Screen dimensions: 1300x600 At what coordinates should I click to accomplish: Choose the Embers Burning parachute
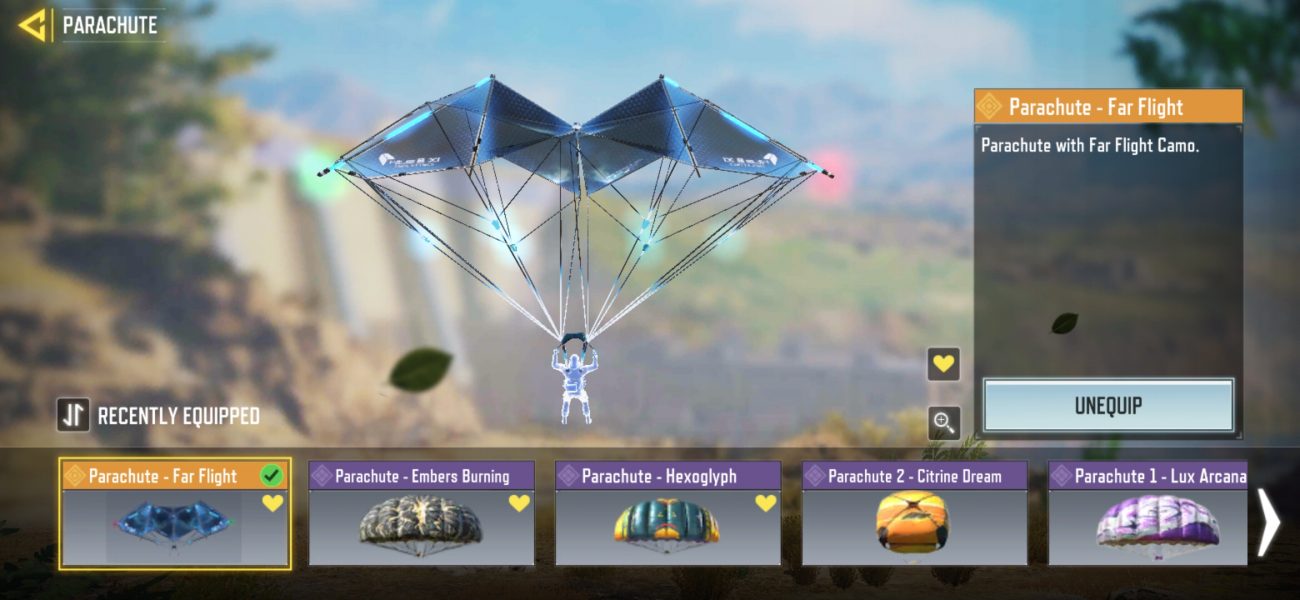coord(421,514)
